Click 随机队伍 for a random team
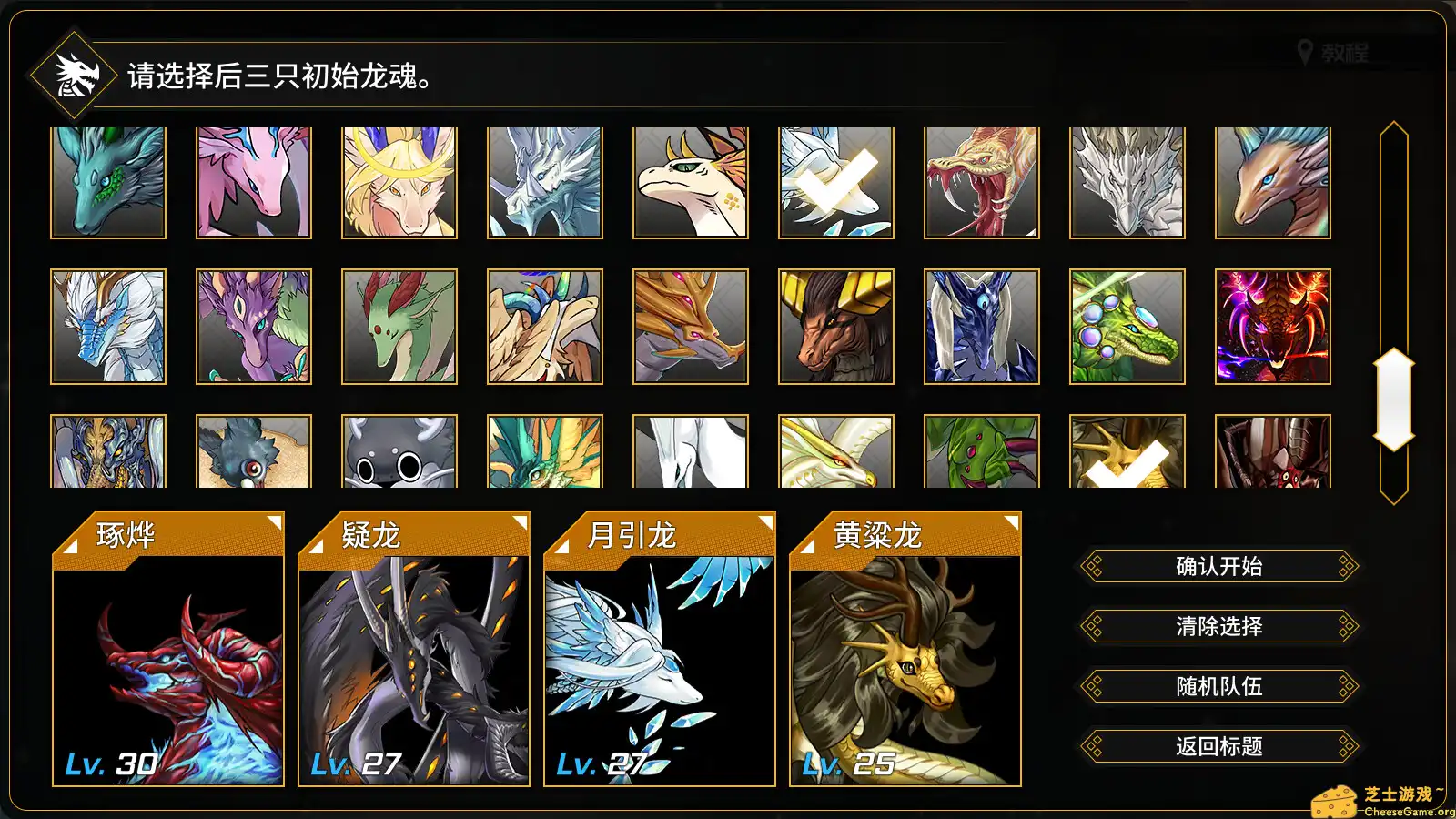The image size is (1456, 819). [x=1218, y=686]
